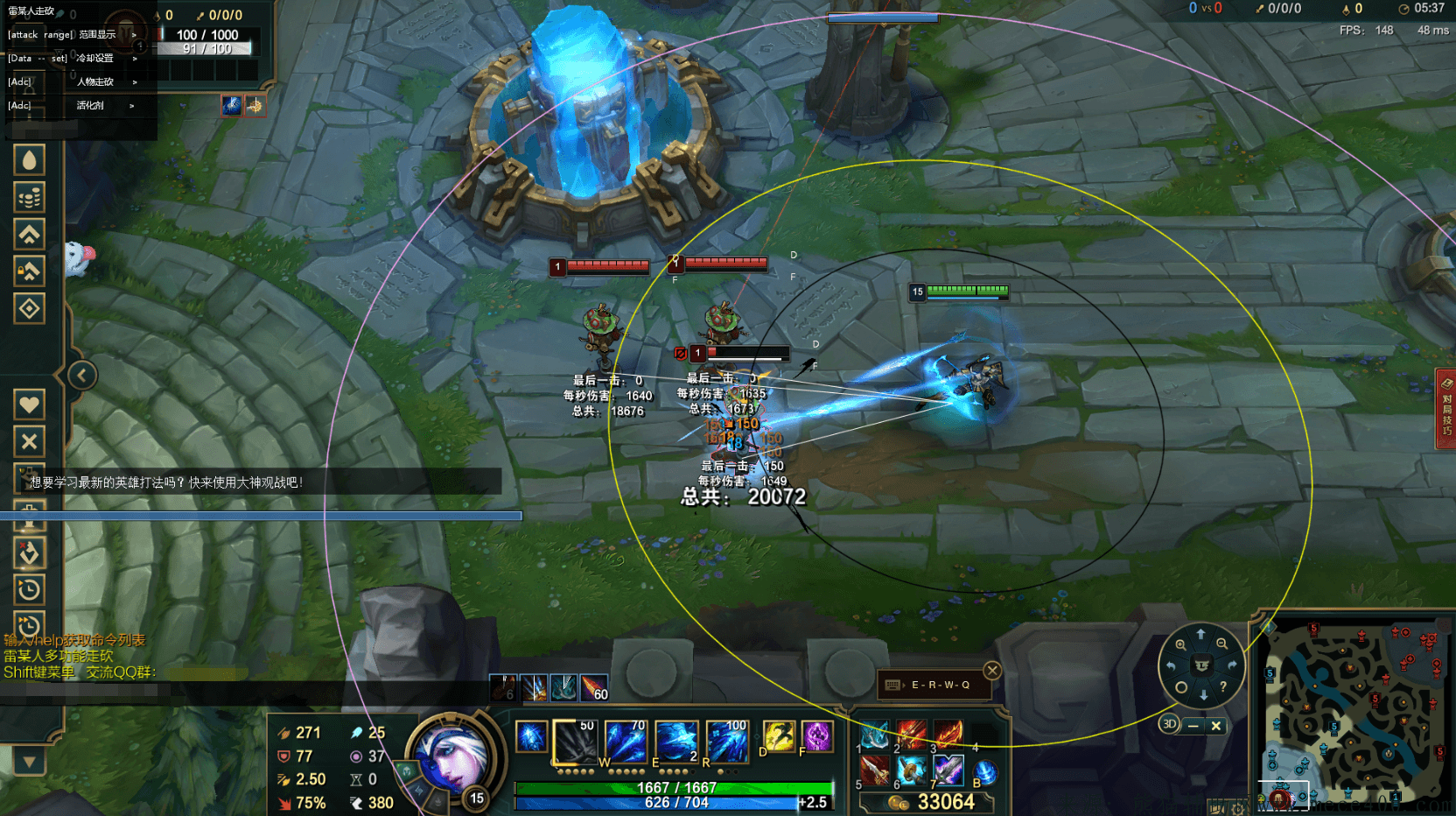Click the purple summoner spell on F
Viewport: 1456px width, 816px height.
click(816, 736)
